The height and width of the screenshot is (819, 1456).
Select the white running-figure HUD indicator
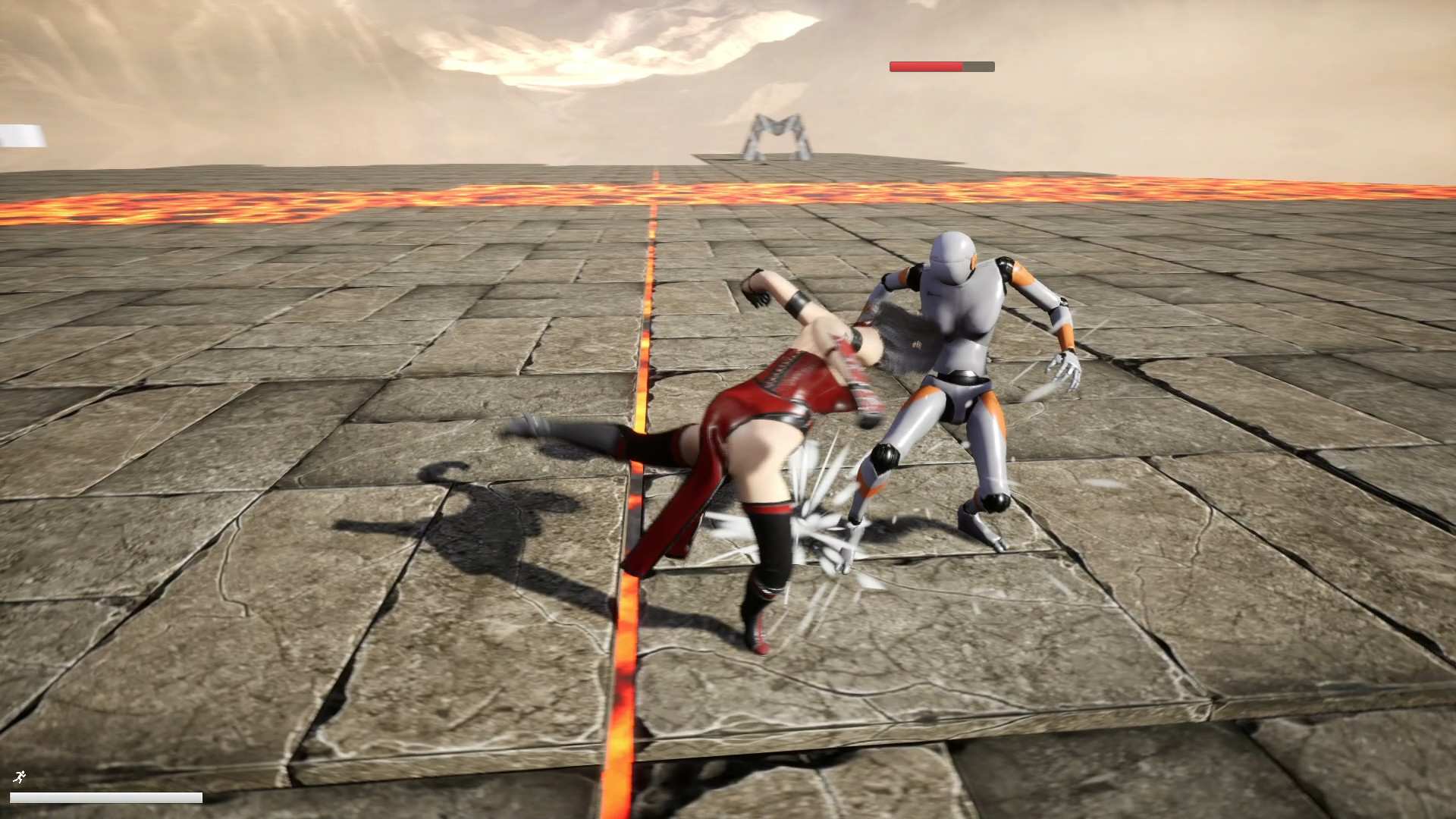click(x=20, y=778)
